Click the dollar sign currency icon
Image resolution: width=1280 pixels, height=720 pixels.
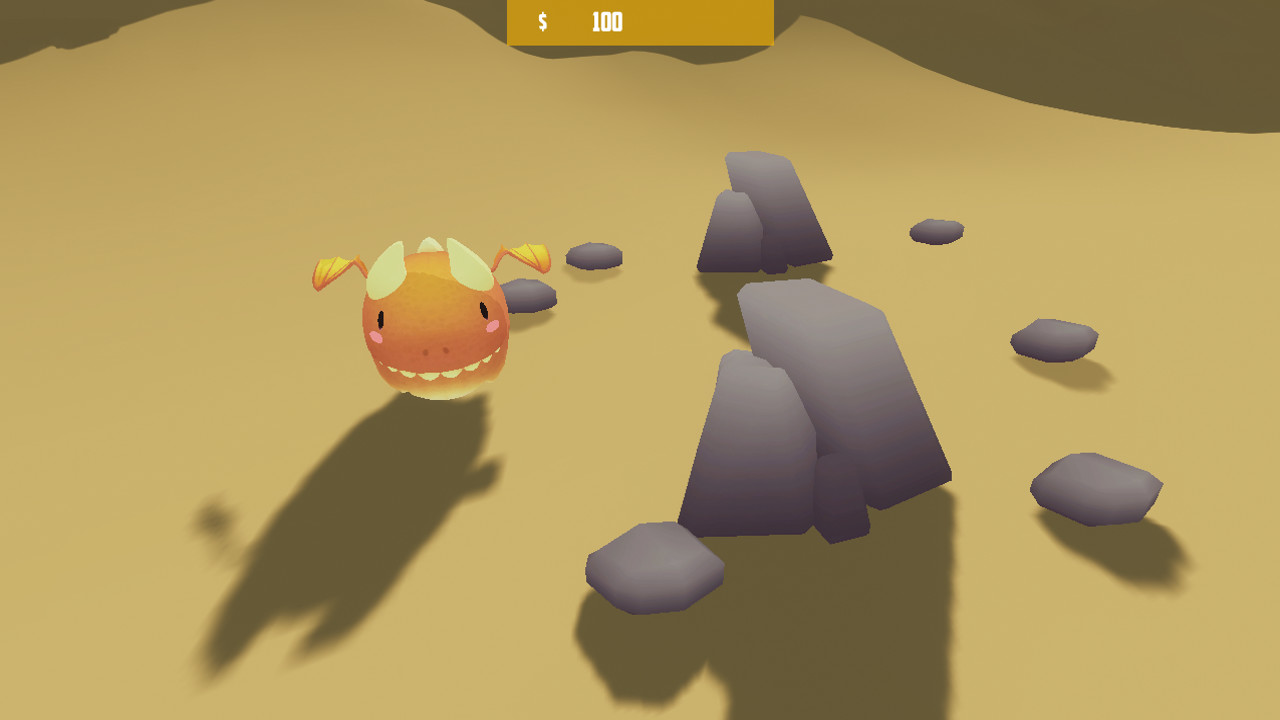click(x=541, y=21)
